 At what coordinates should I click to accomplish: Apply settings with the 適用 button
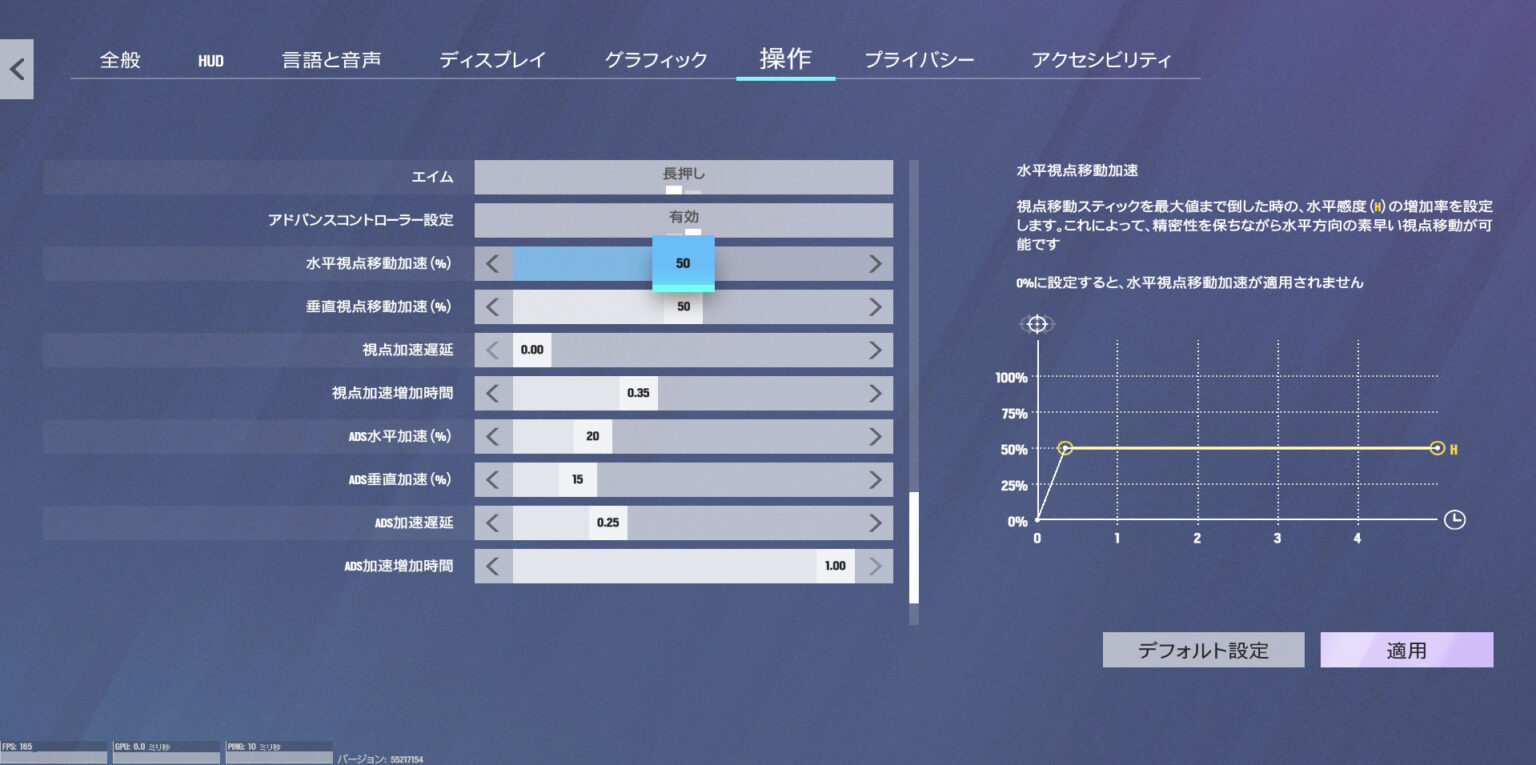(1406, 649)
